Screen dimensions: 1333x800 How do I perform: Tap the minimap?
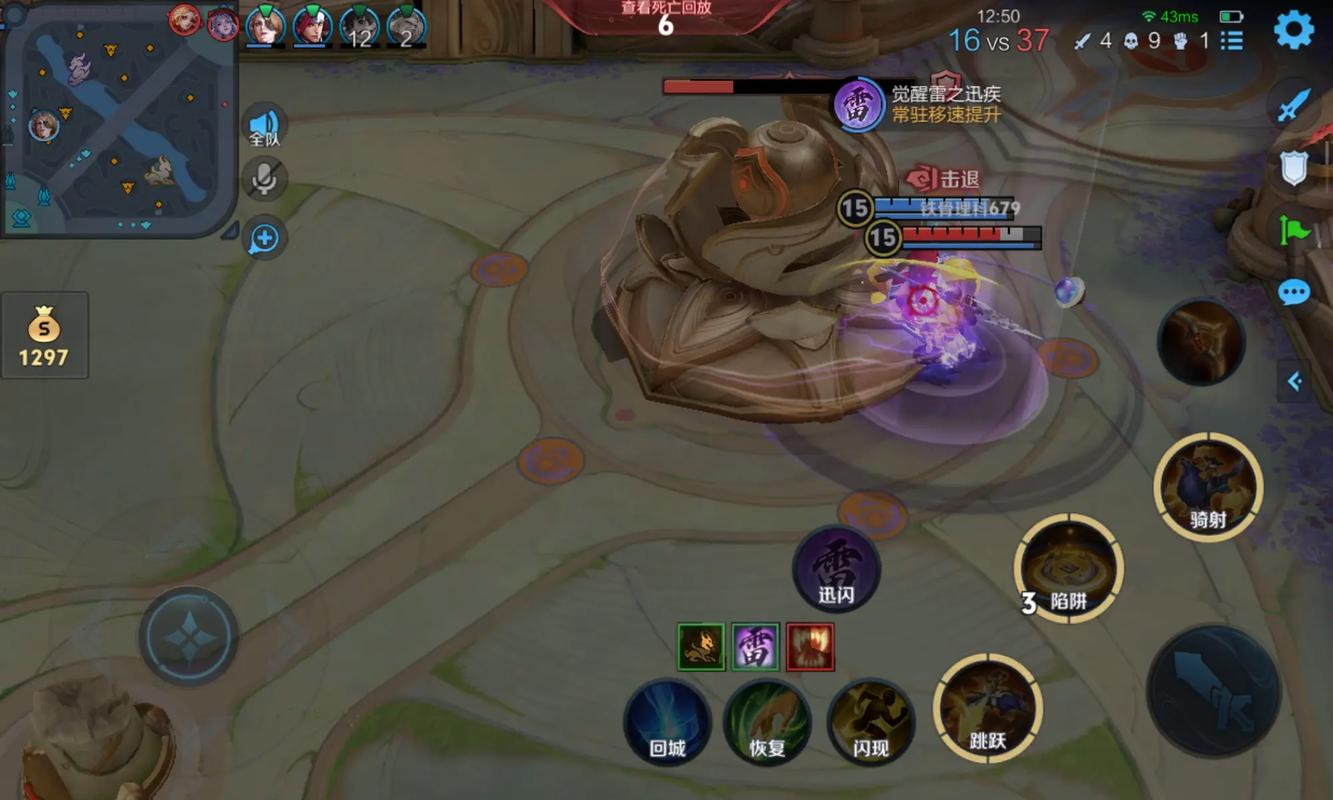118,120
